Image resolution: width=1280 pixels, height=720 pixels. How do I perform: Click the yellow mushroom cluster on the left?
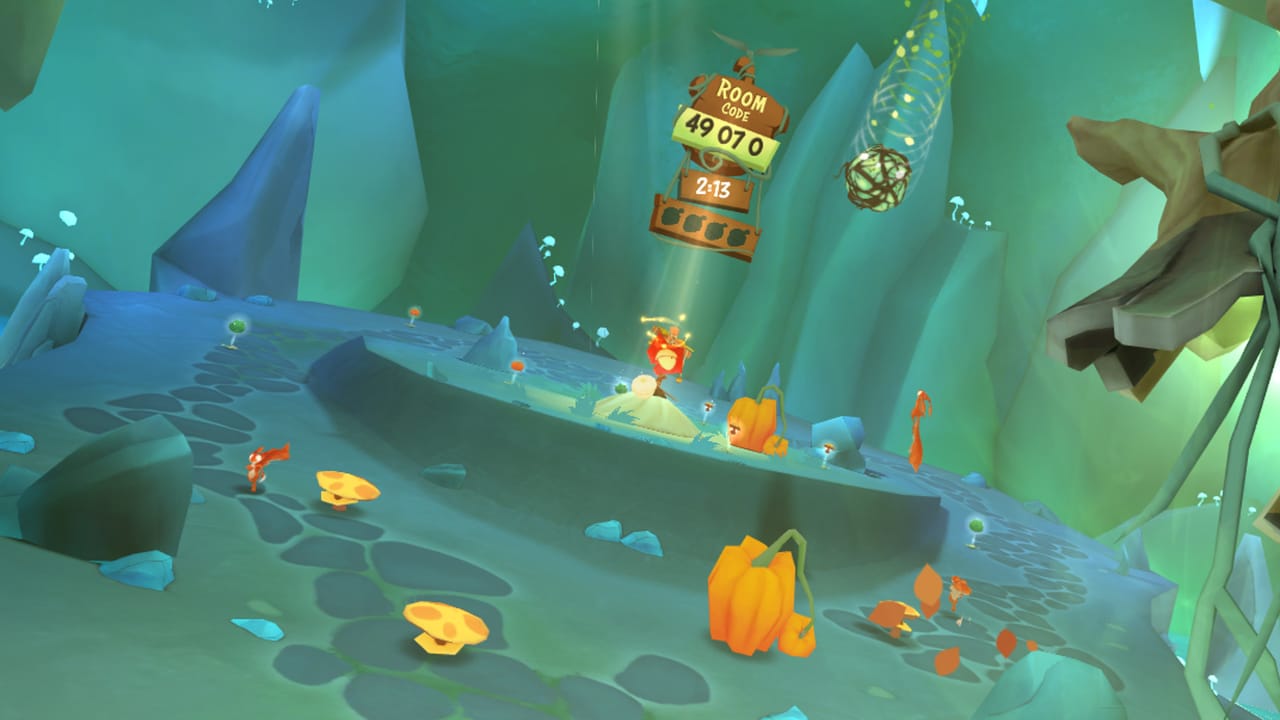[345, 485]
